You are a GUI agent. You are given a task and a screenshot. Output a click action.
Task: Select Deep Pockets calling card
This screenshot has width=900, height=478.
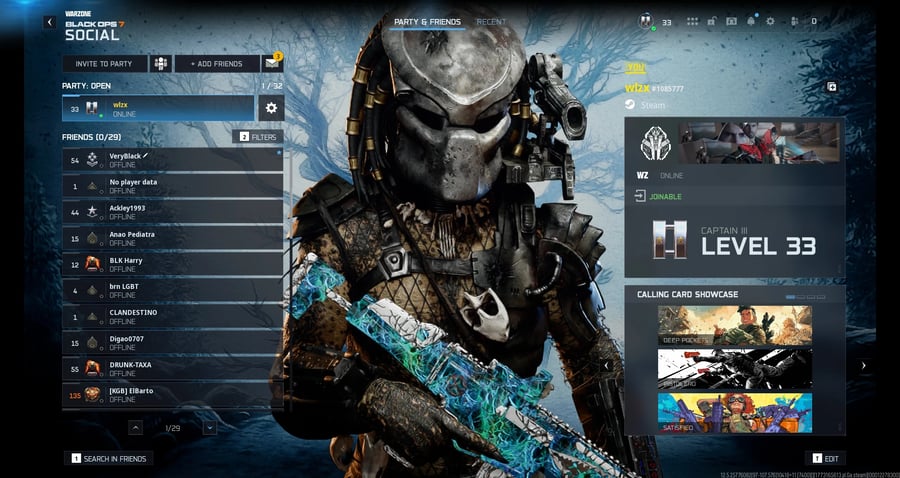(x=735, y=326)
